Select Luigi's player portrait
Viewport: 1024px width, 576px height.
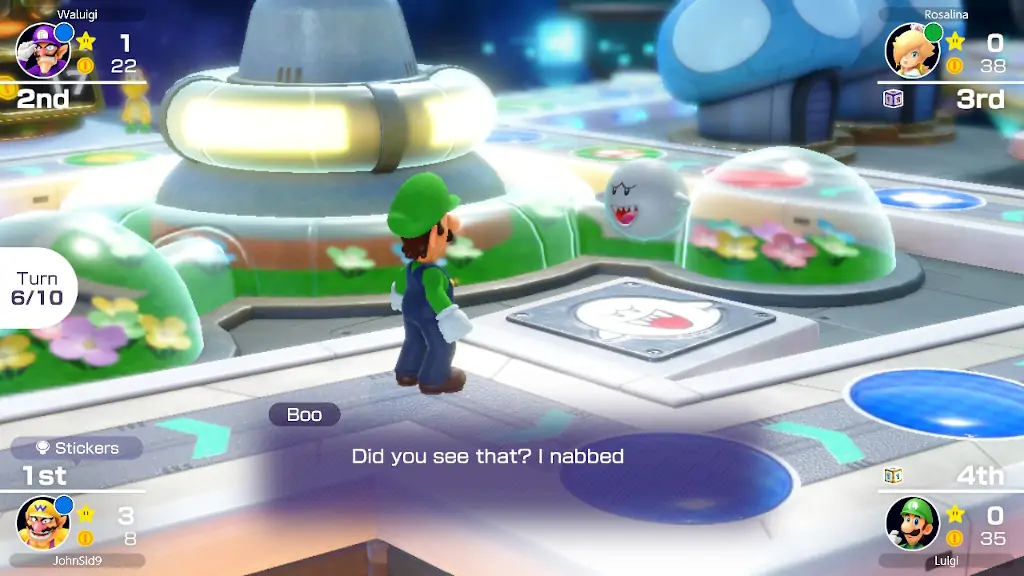pos(912,523)
